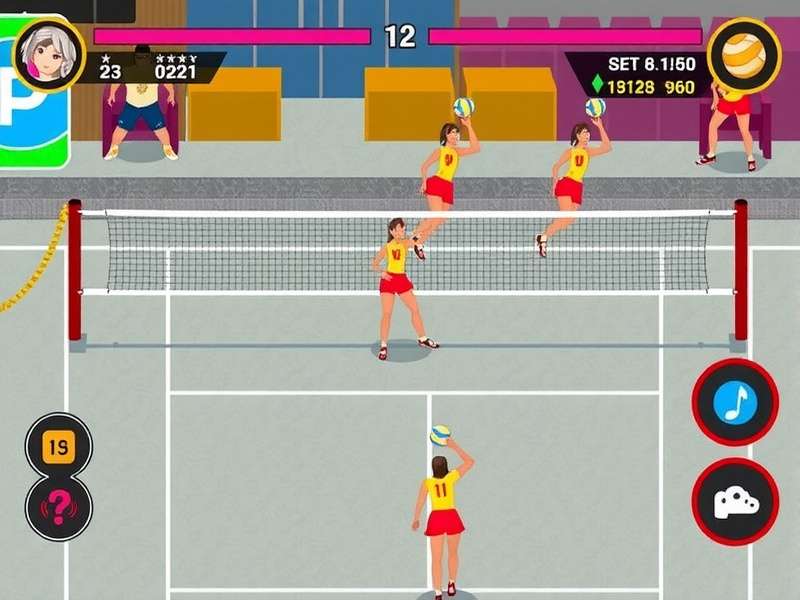Tap the music note button

tap(735, 402)
